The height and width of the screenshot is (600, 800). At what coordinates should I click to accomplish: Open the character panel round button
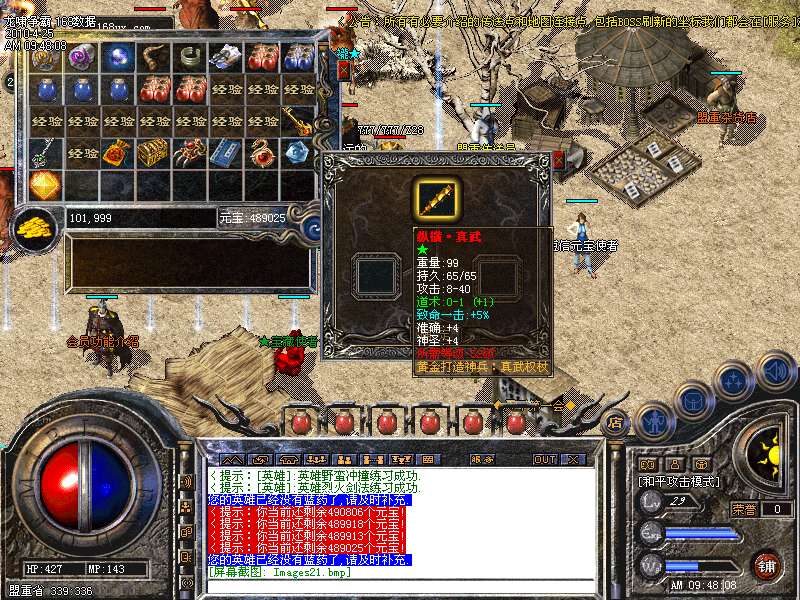[654, 419]
